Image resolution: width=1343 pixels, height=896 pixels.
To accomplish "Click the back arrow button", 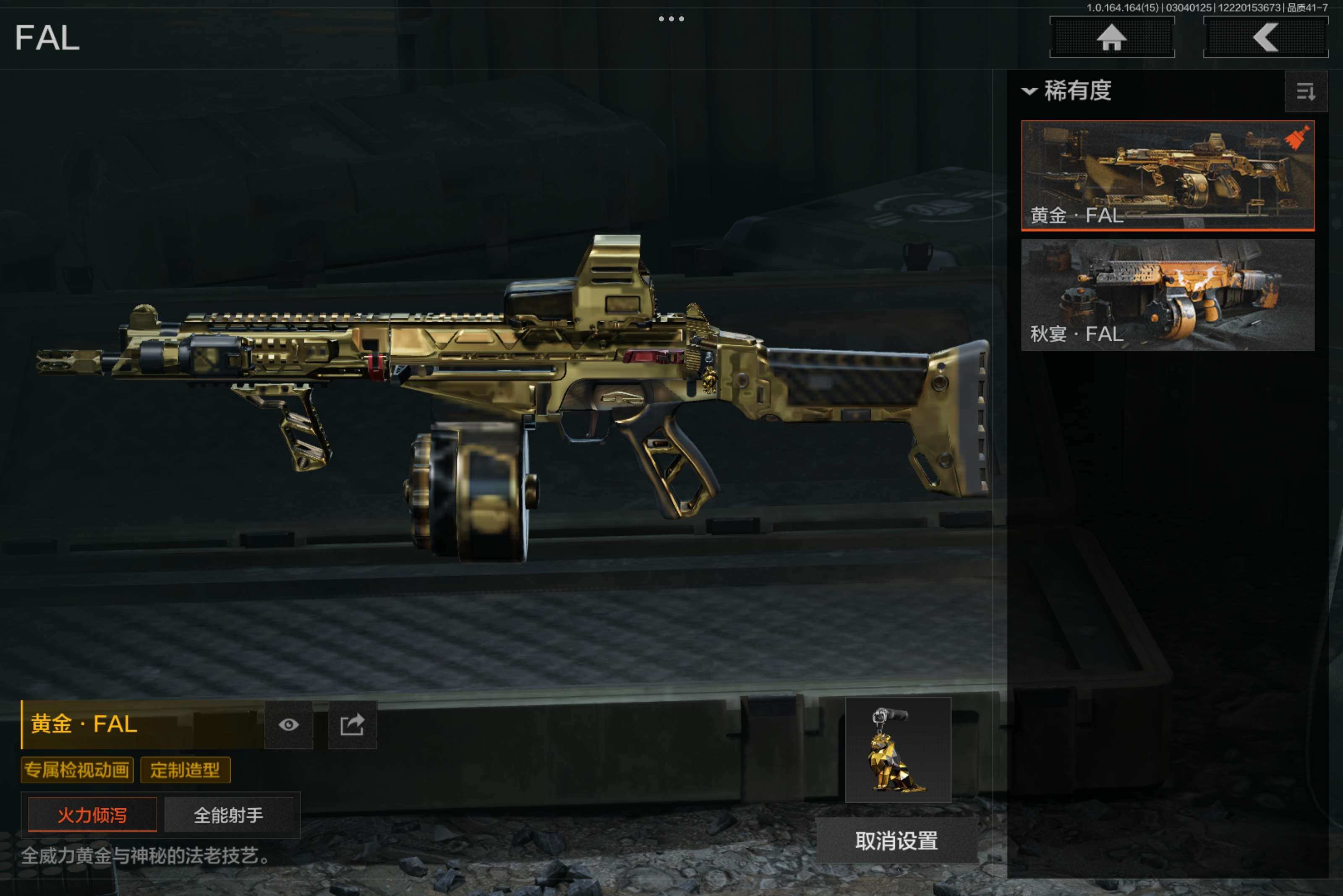I will pyautogui.click(x=1265, y=38).
